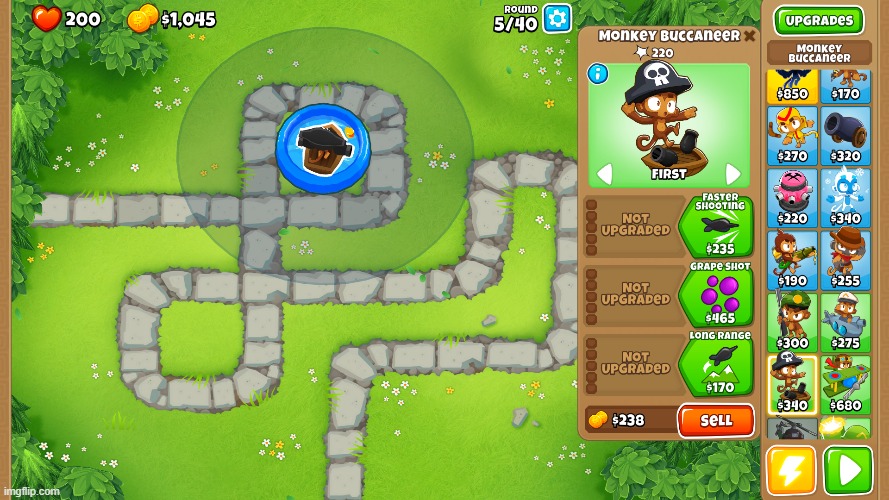This screenshot has height=500, width=889.
Task: Start the round with the play button
Action: [847, 470]
